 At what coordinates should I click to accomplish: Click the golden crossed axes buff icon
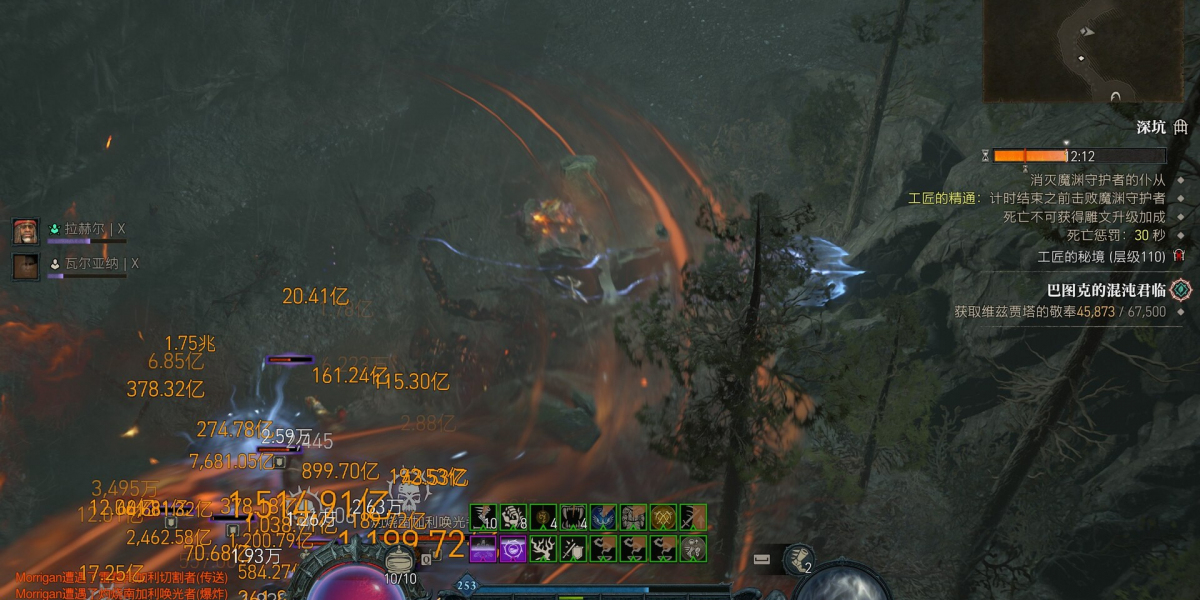coord(663,517)
